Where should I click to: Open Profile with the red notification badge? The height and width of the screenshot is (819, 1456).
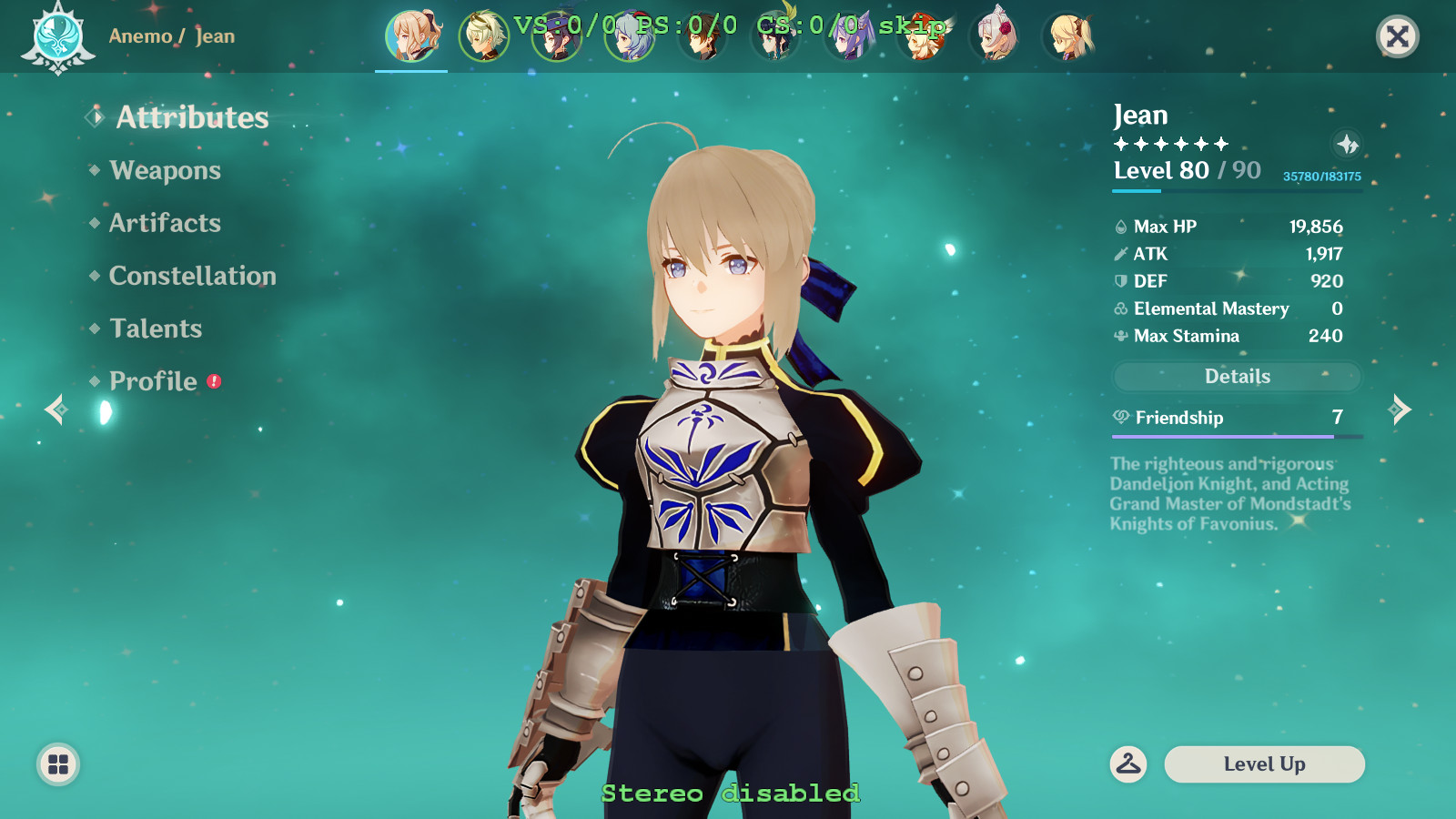point(151,381)
